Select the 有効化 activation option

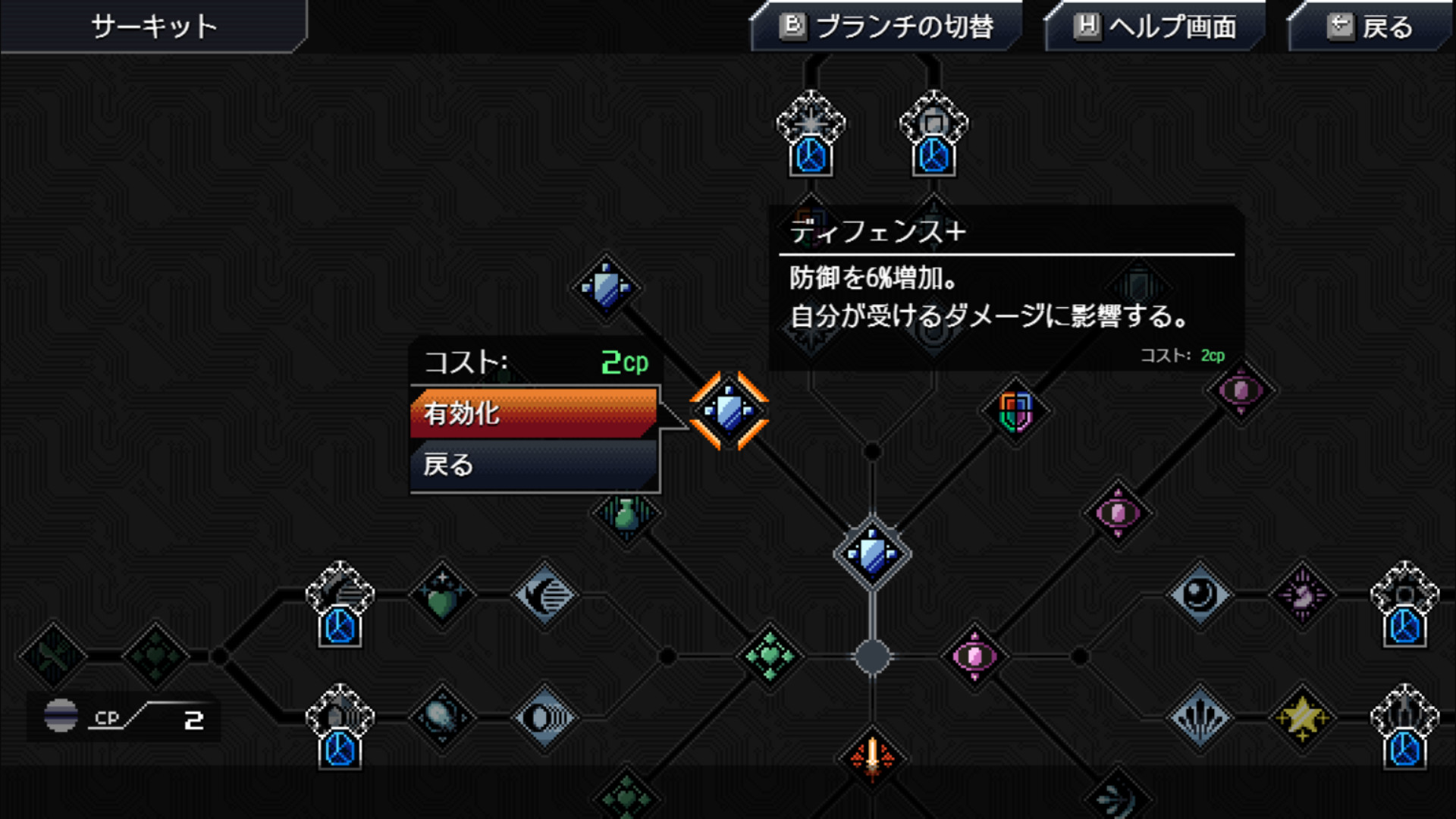pyautogui.click(x=531, y=416)
